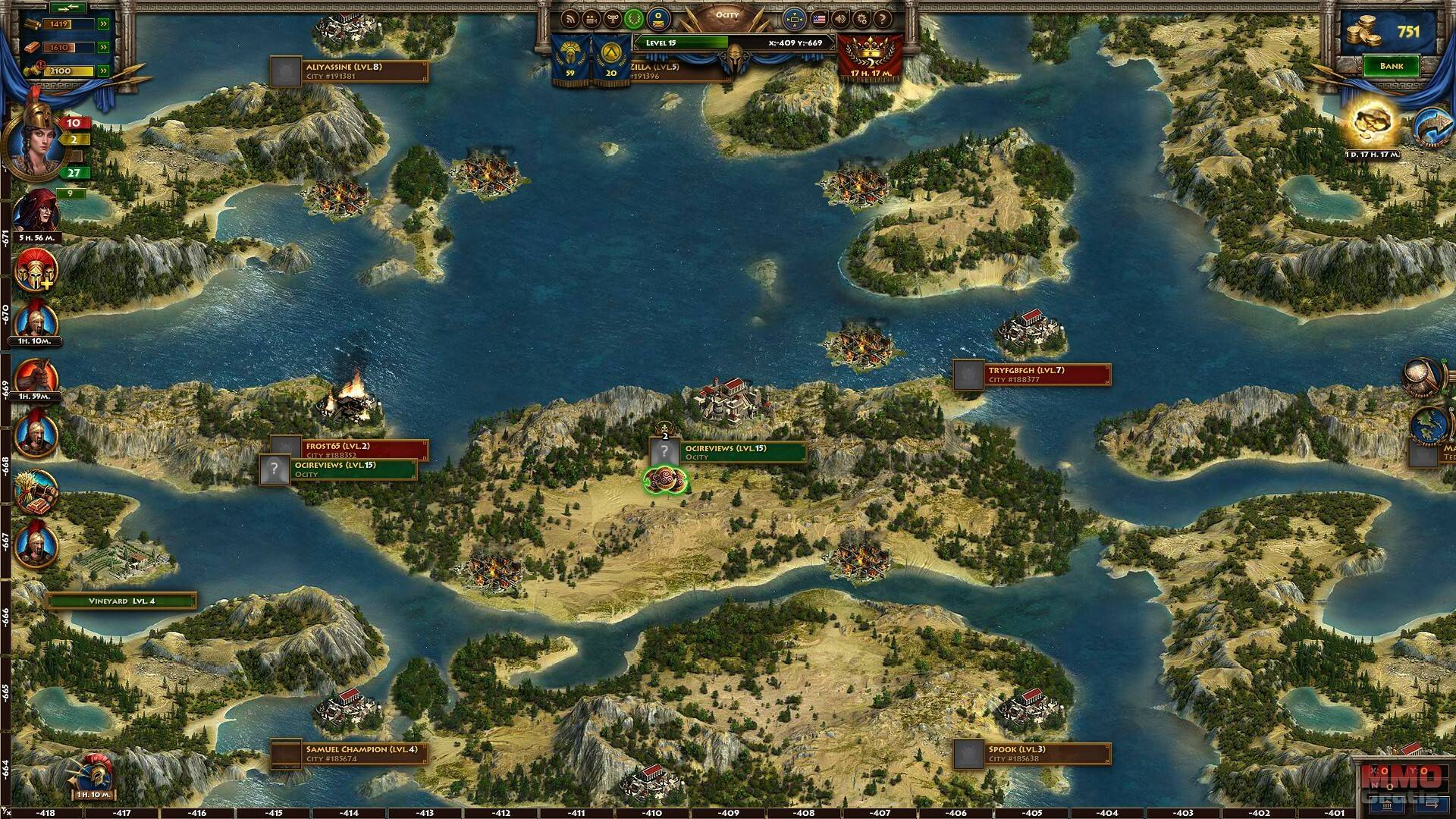Open the trophy rankings icon

point(613,19)
